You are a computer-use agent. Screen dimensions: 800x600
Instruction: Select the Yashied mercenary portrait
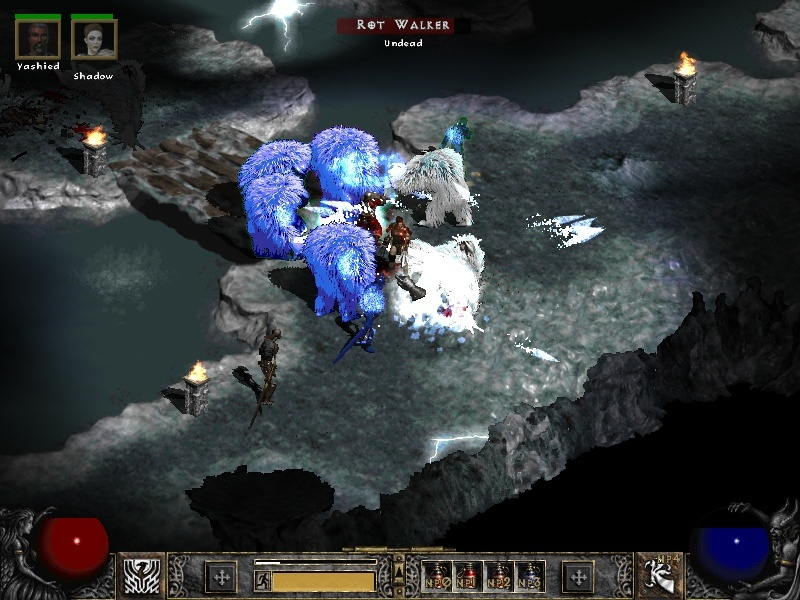pos(37,39)
